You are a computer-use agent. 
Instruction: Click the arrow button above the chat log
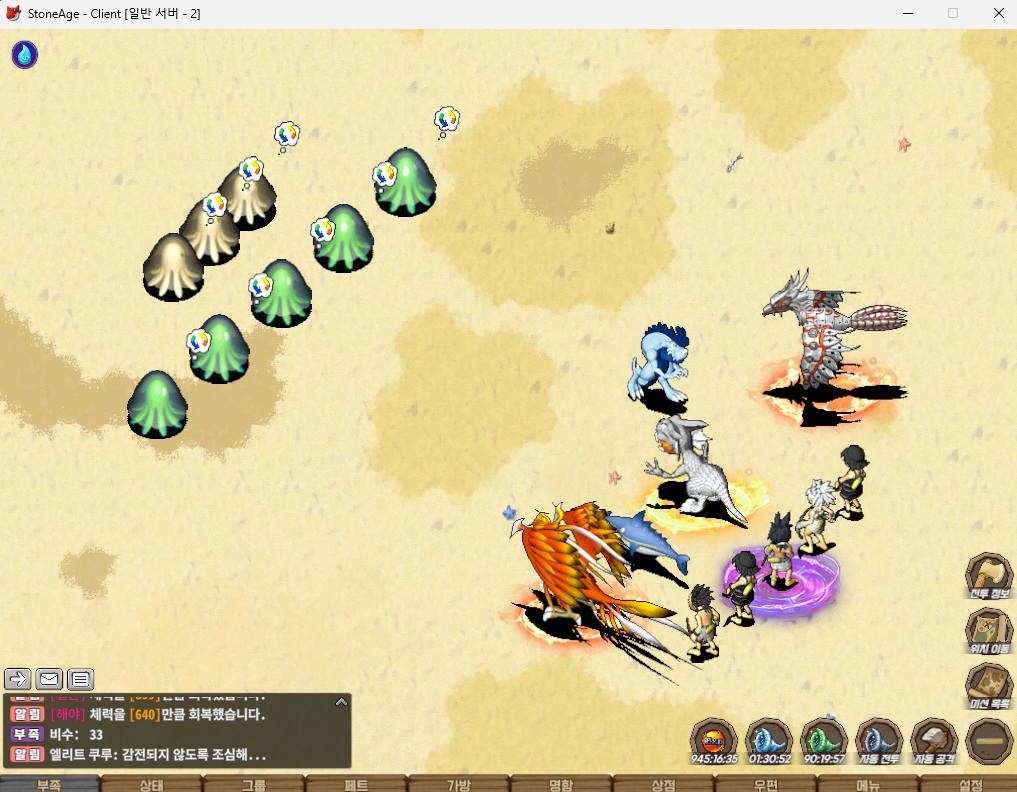point(18,679)
